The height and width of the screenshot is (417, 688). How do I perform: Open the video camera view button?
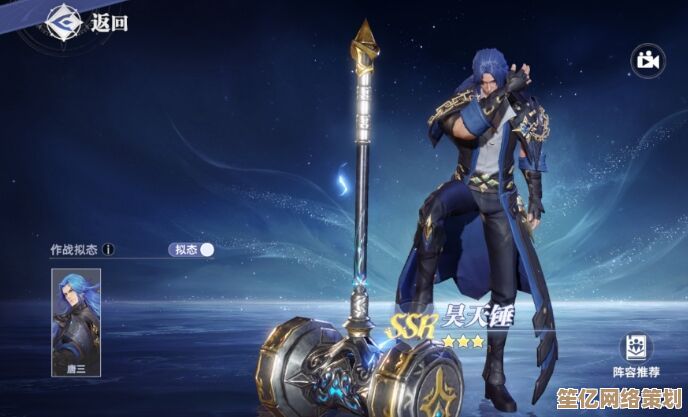click(x=647, y=61)
